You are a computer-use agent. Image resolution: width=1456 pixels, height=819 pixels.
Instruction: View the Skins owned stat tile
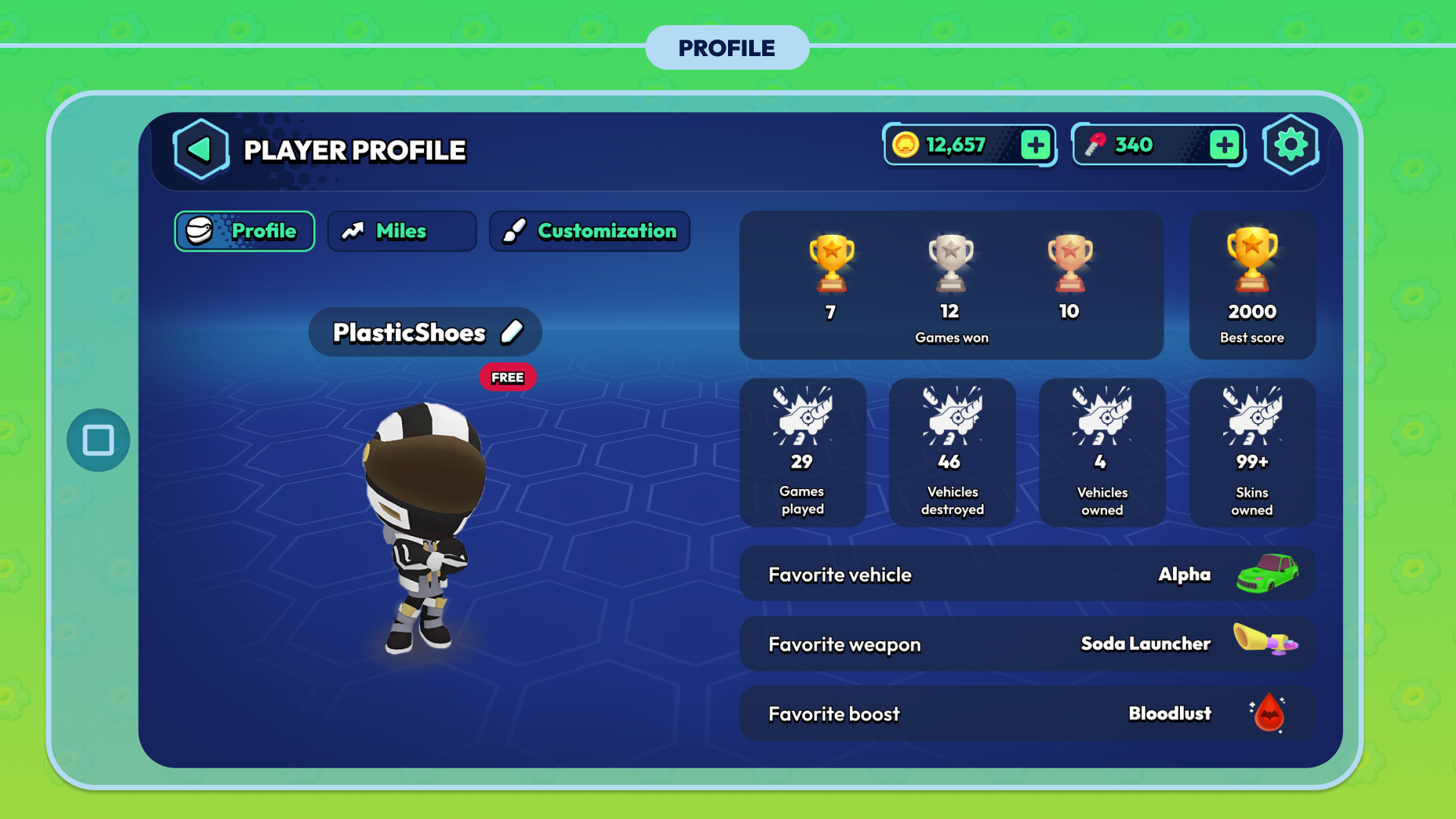1252,453
